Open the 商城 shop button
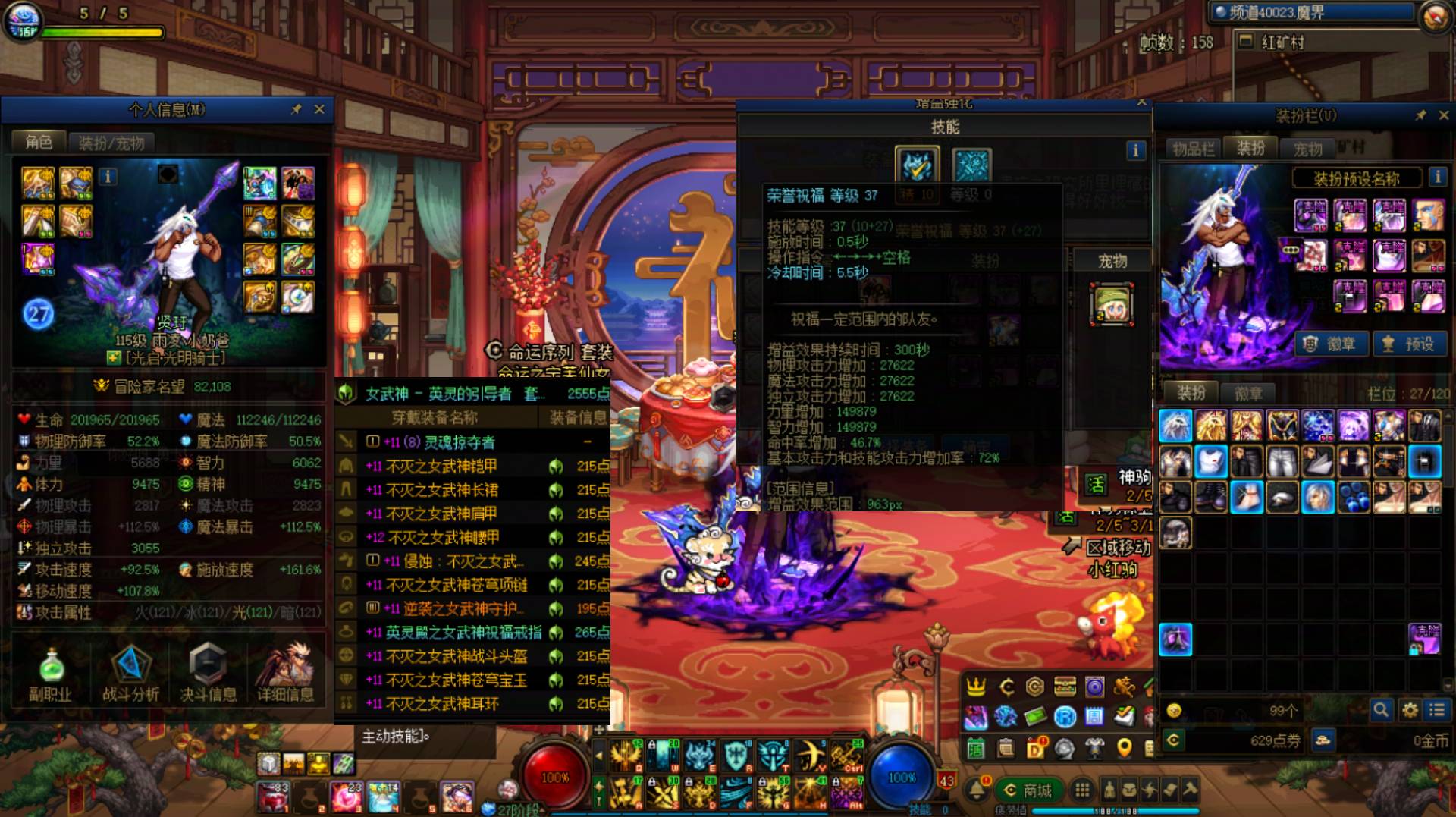The image size is (1456, 817). click(1028, 790)
